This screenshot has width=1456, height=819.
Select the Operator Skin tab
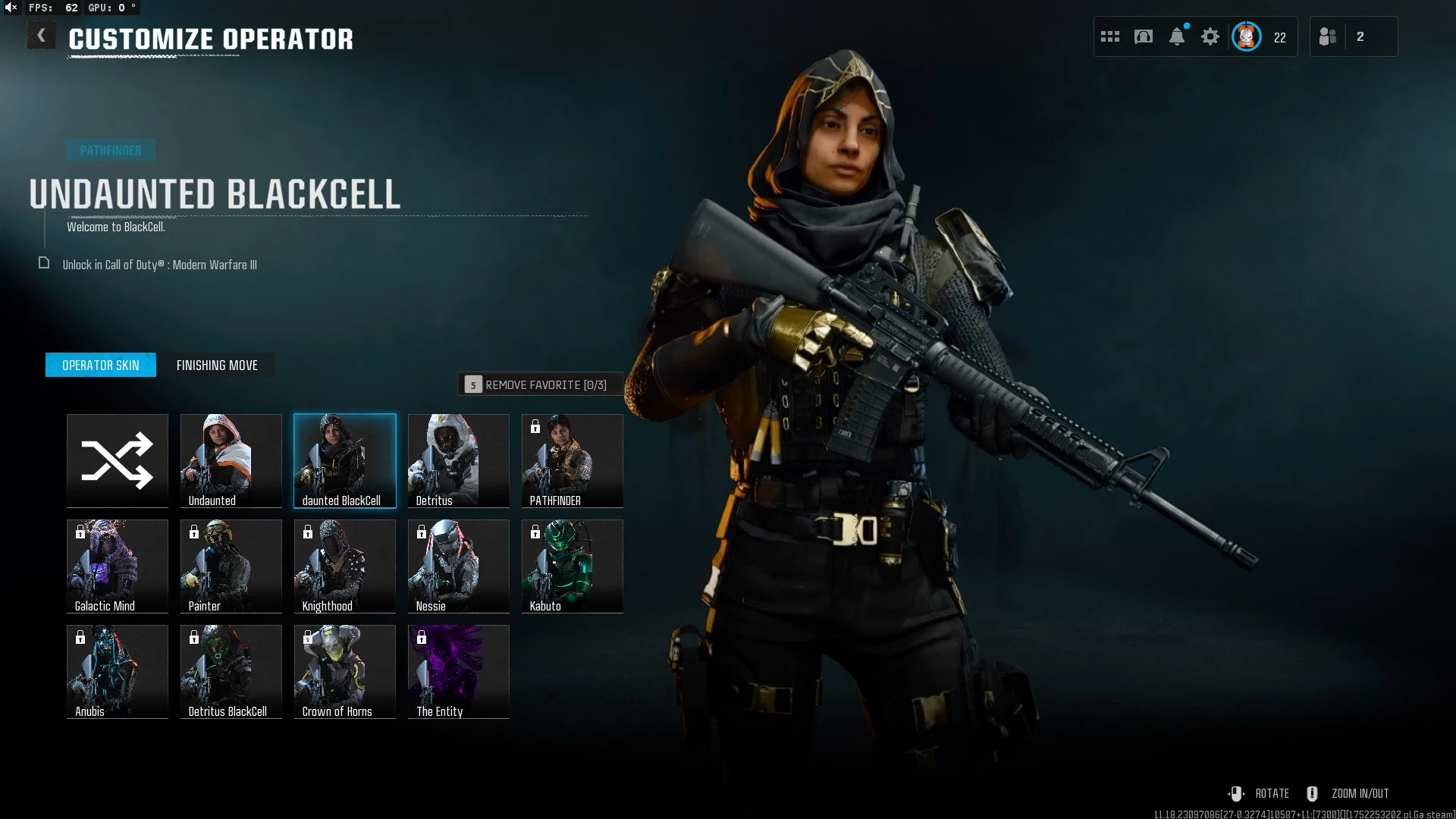pyautogui.click(x=101, y=366)
